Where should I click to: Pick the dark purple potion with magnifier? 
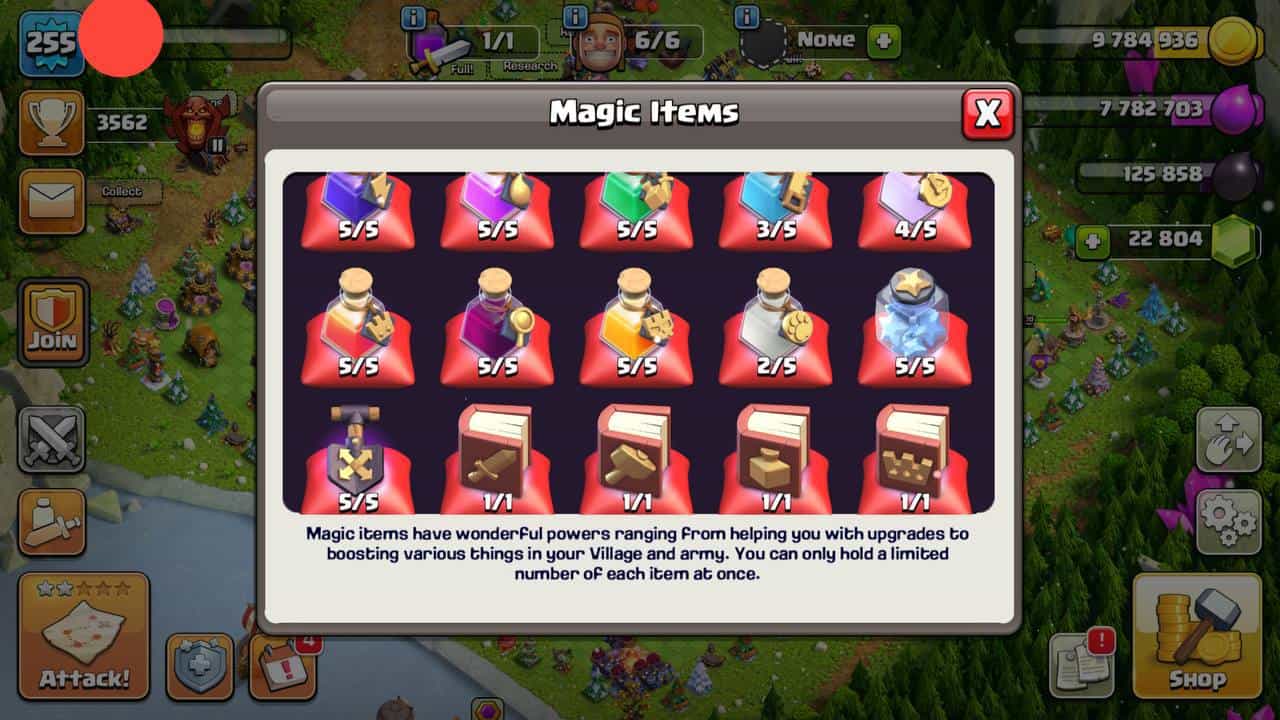click(497, 318)
